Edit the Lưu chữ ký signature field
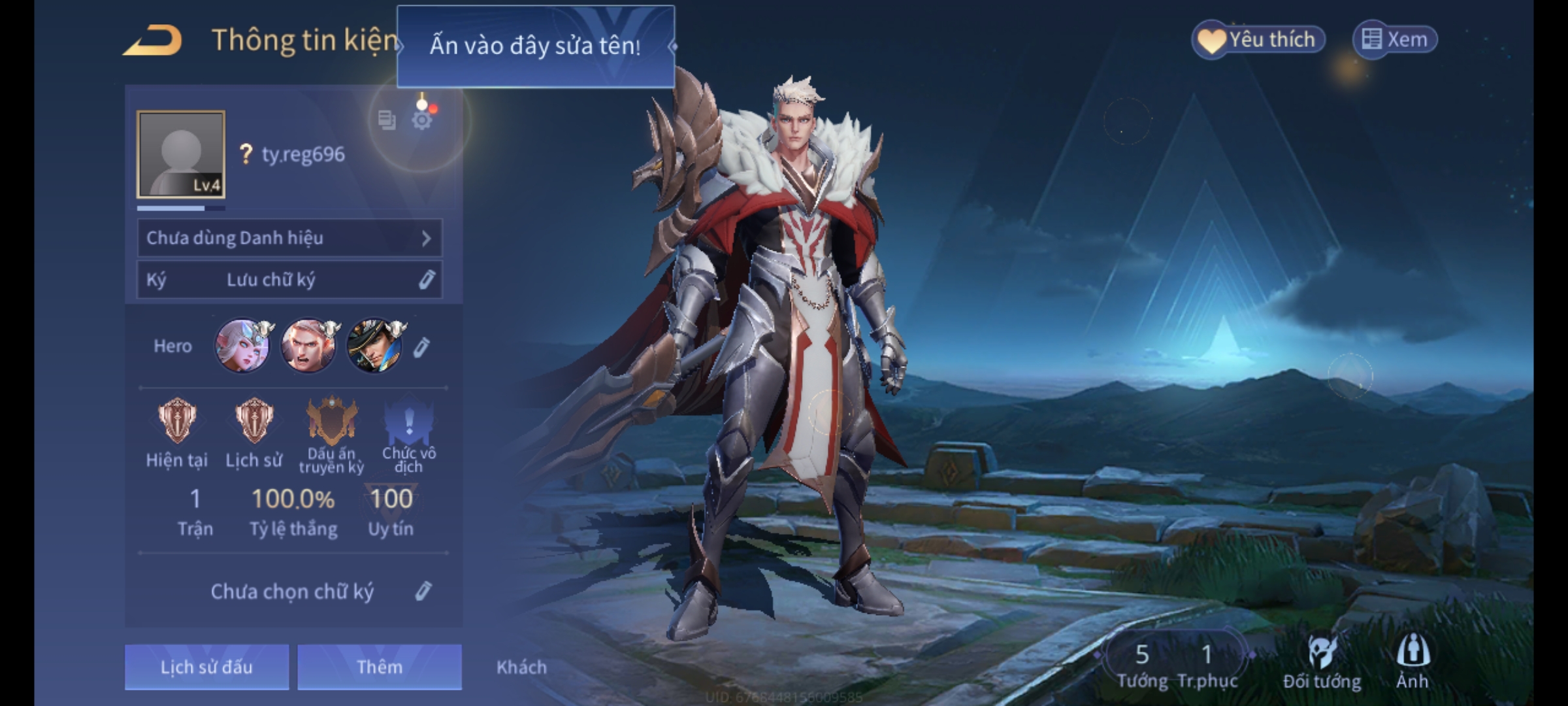This screenshot has width=1568, height=706. coord(426,280)
